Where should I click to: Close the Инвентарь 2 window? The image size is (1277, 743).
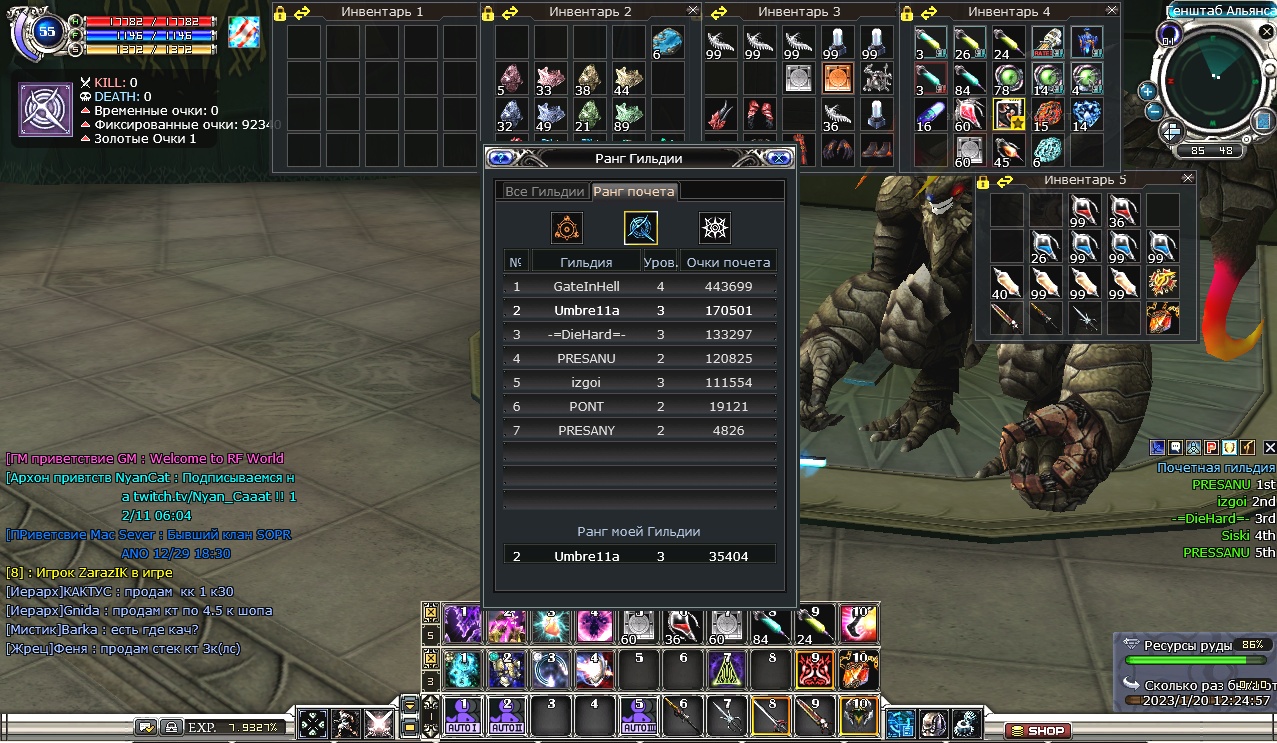tap(693, 10)
